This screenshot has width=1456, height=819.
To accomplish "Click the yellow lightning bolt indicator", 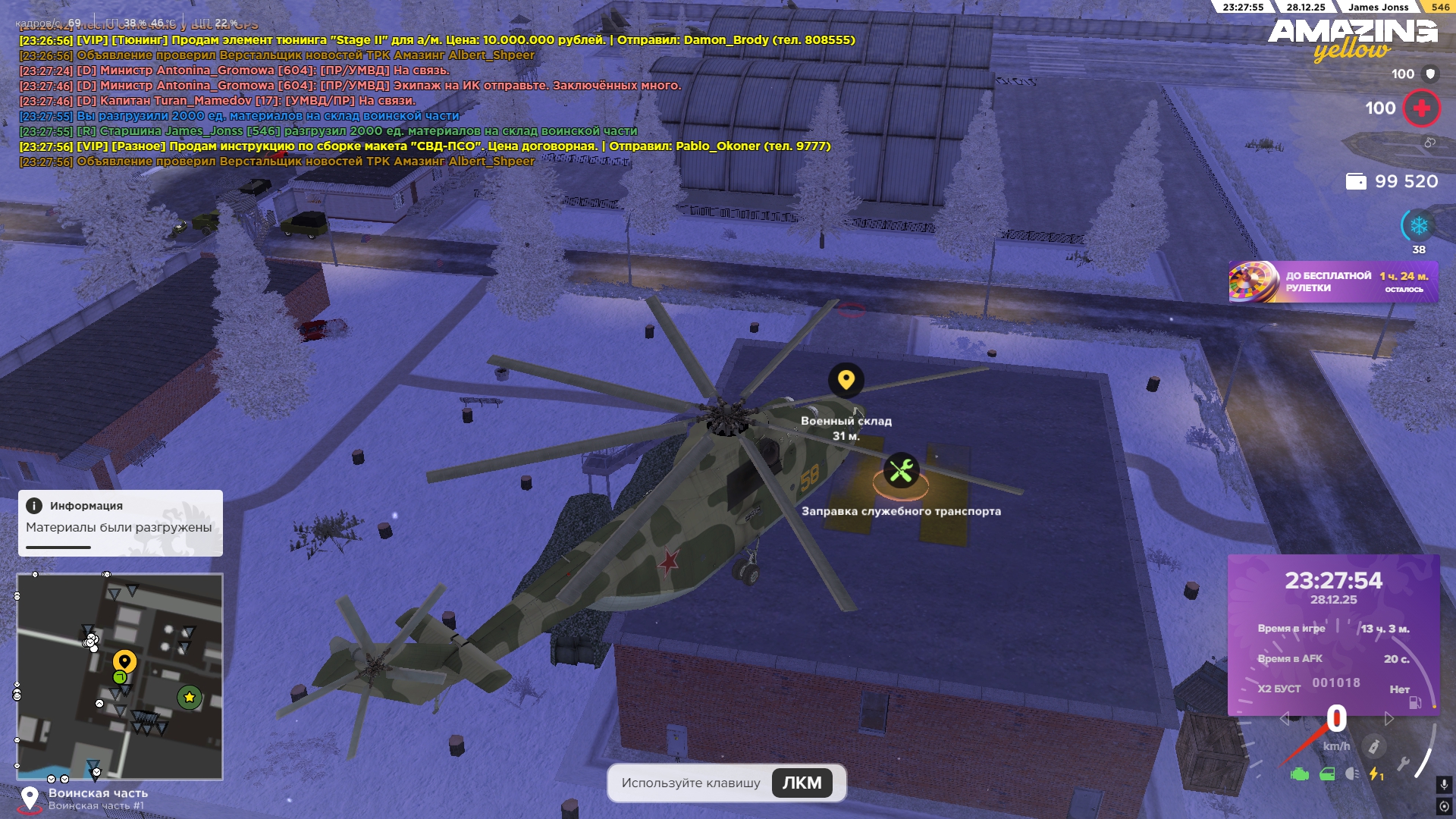I will [x=1376, y=774].
